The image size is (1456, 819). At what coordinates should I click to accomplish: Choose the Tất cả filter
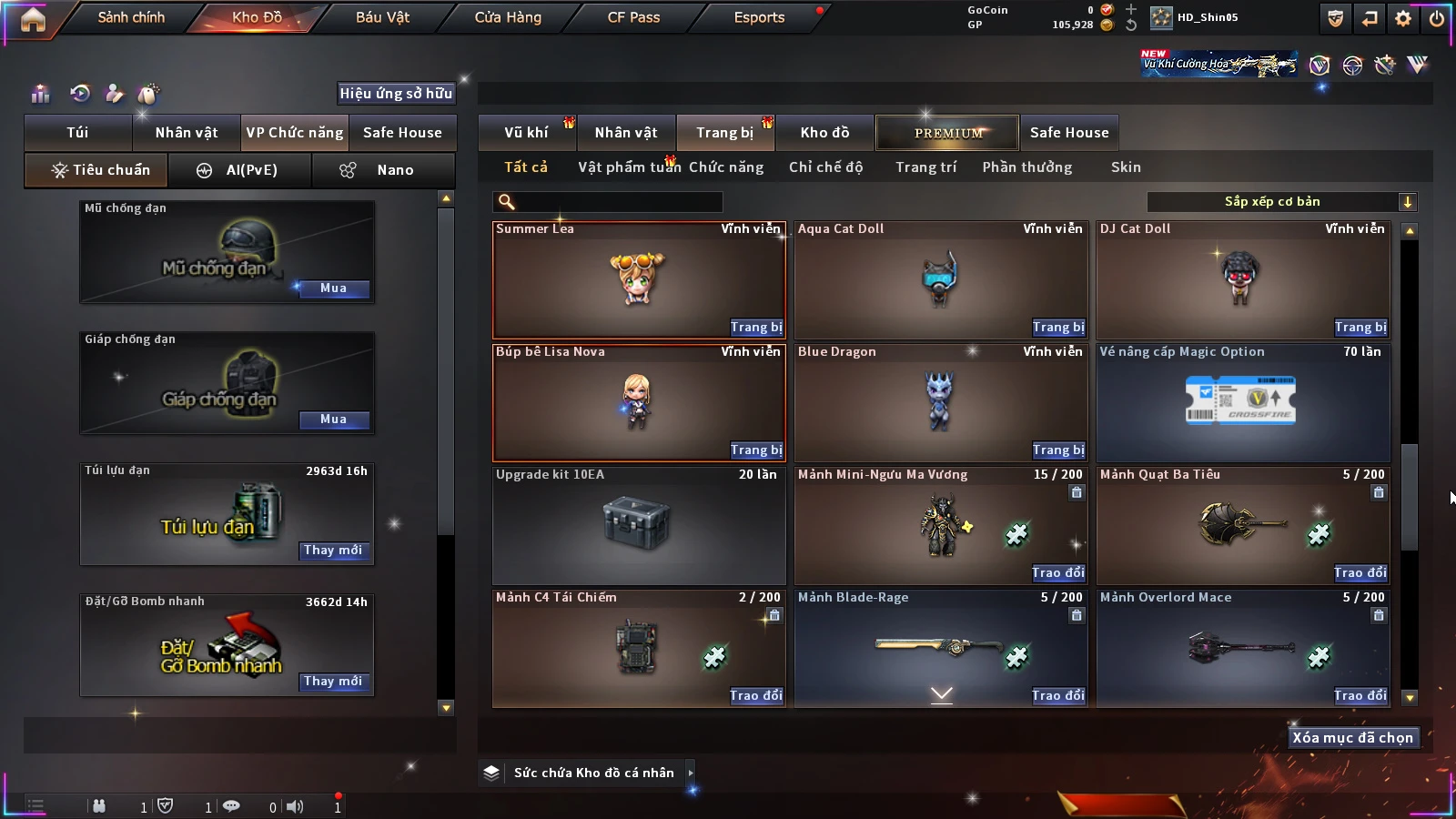point(526,167)
